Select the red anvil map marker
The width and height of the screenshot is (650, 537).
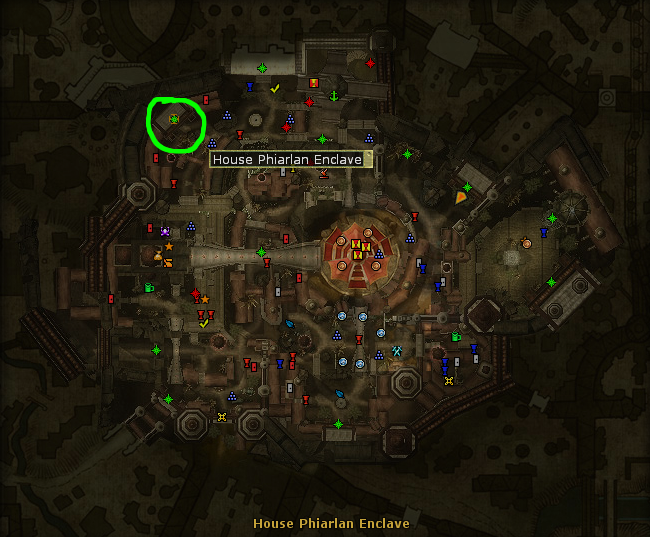pyautogui.click(x=323, y=173)
